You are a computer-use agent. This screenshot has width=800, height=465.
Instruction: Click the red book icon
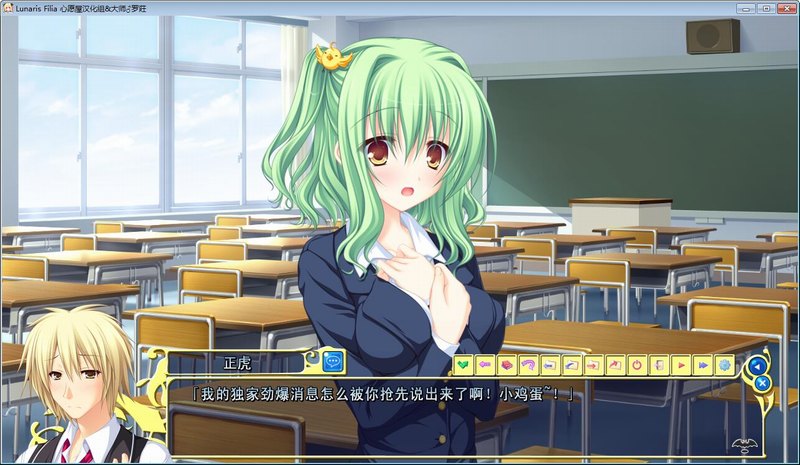(506, 365)
